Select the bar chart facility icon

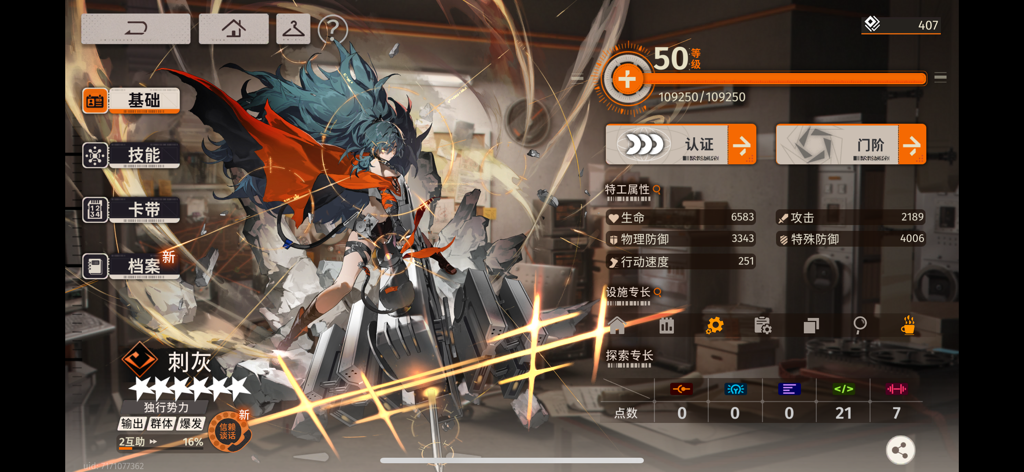(x=666, y=325)
